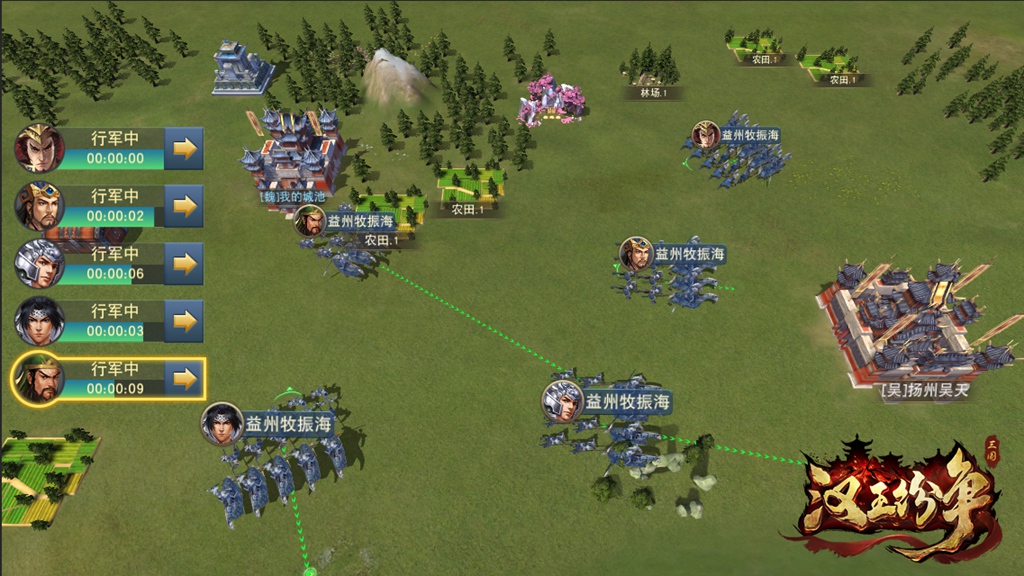Screen dimensions: 1024x576
Task: Select the bearded general portrait with blue-gem crown
Action: tap(39, 206)
